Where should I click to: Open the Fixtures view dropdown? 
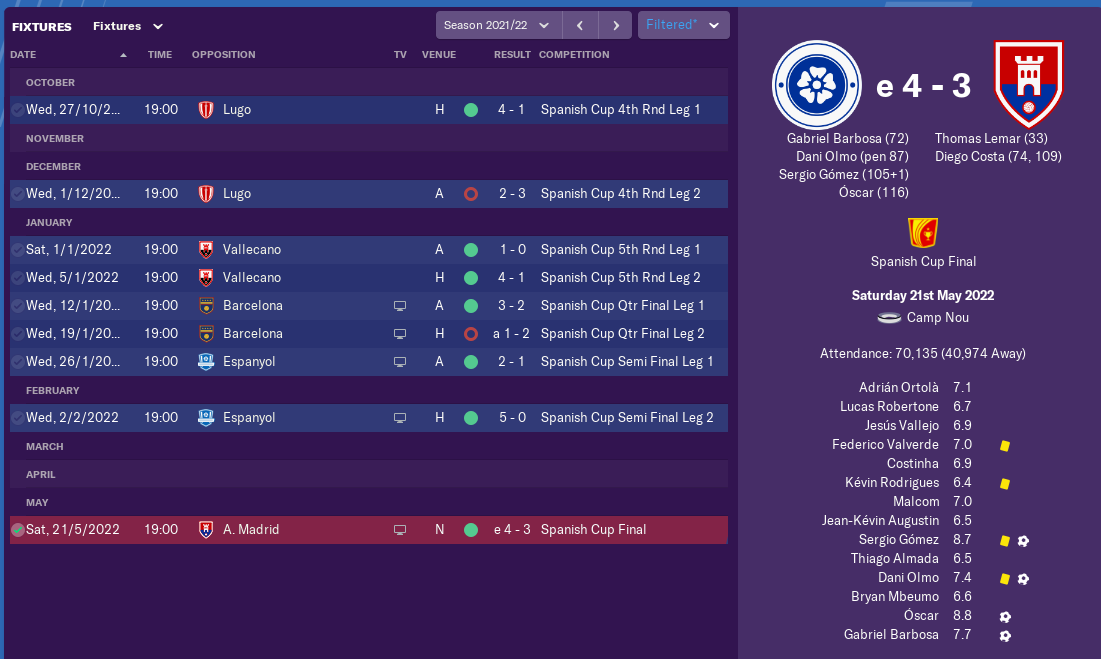click(127, 26)
